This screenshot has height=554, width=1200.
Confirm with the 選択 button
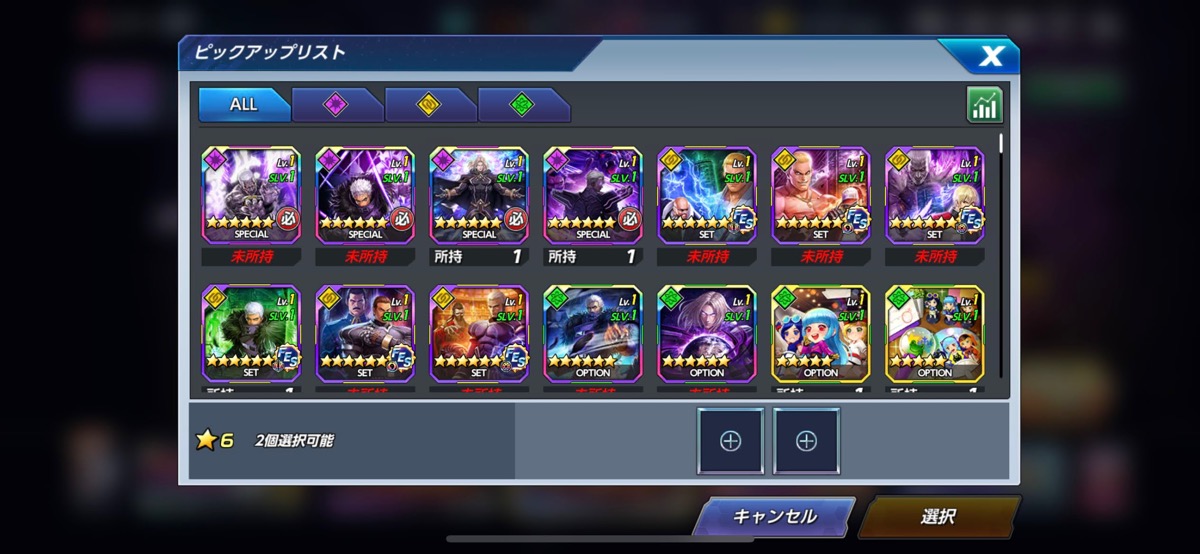click(938, 517)
